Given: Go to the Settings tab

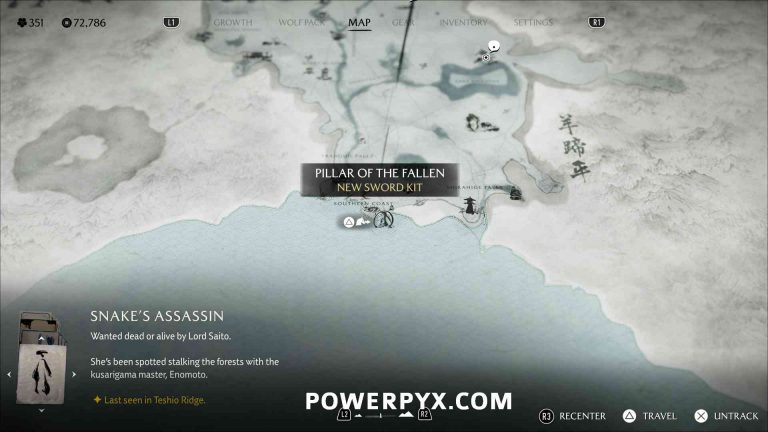Looking at the screenshot, I should pos(532,22).
